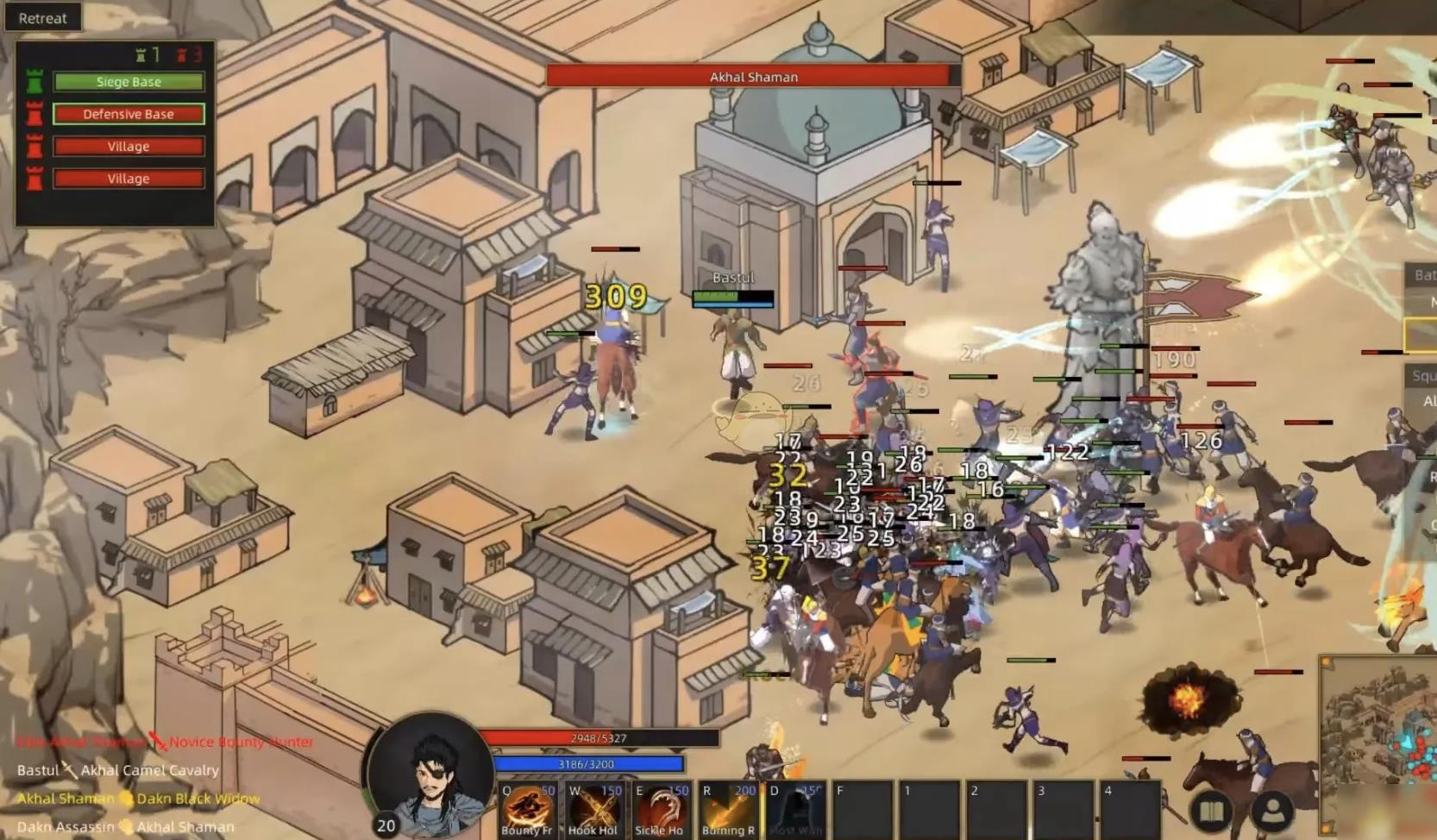Select the Siege Base objective
This screenshot has height=840, width=1437.
click(129, 82)
